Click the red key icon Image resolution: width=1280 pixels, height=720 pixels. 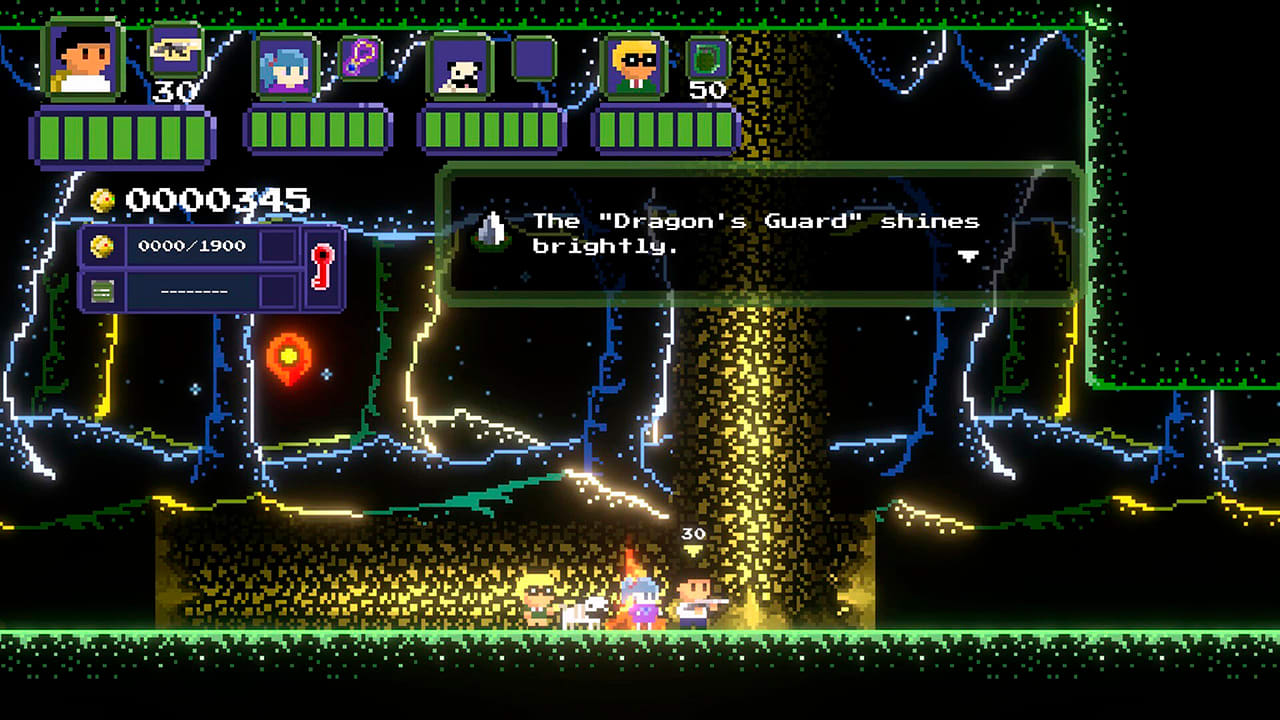pyautogui.click(x=322, y=267)
